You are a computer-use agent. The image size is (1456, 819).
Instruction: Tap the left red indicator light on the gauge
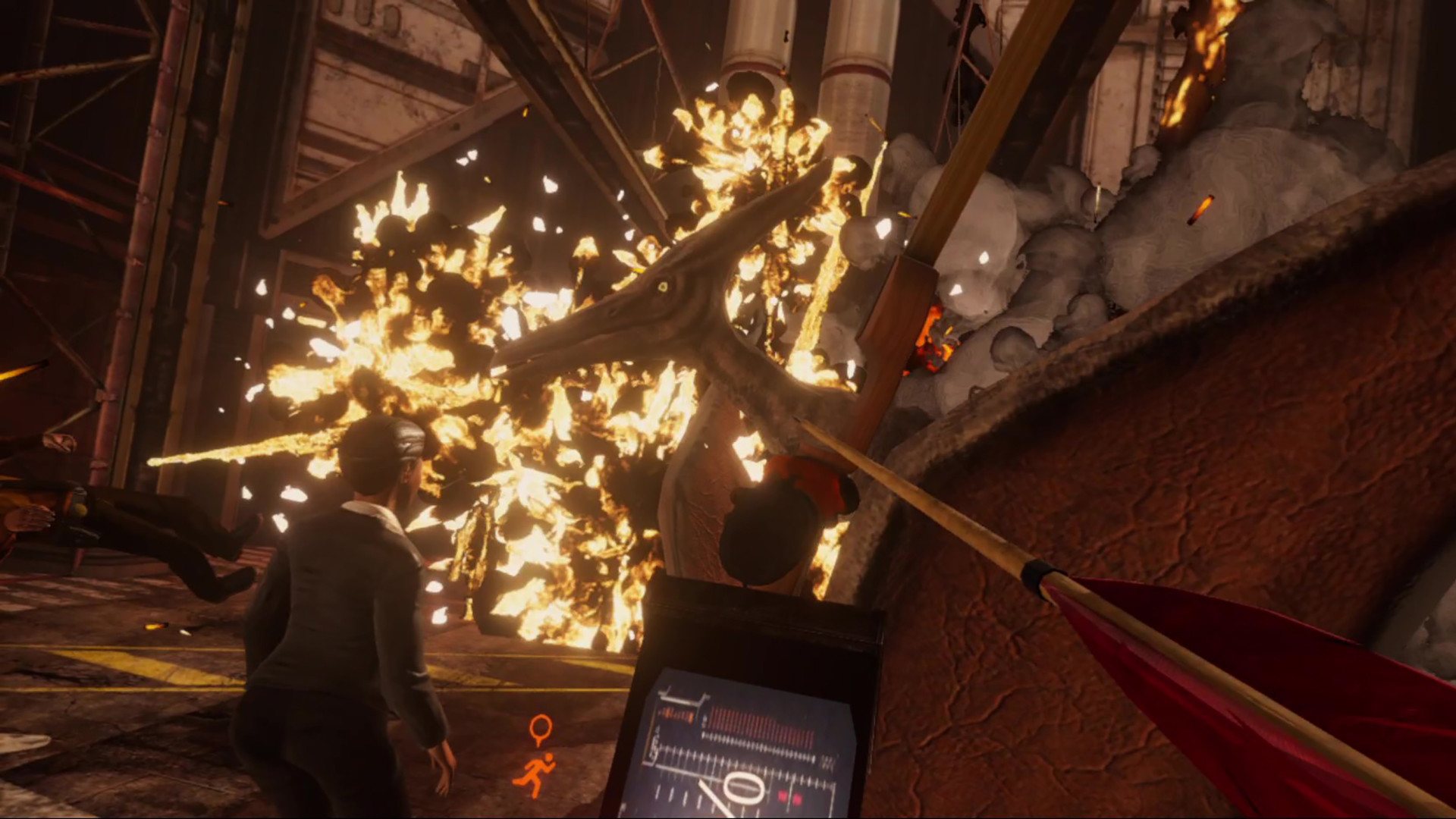click(x=782, y=796)
